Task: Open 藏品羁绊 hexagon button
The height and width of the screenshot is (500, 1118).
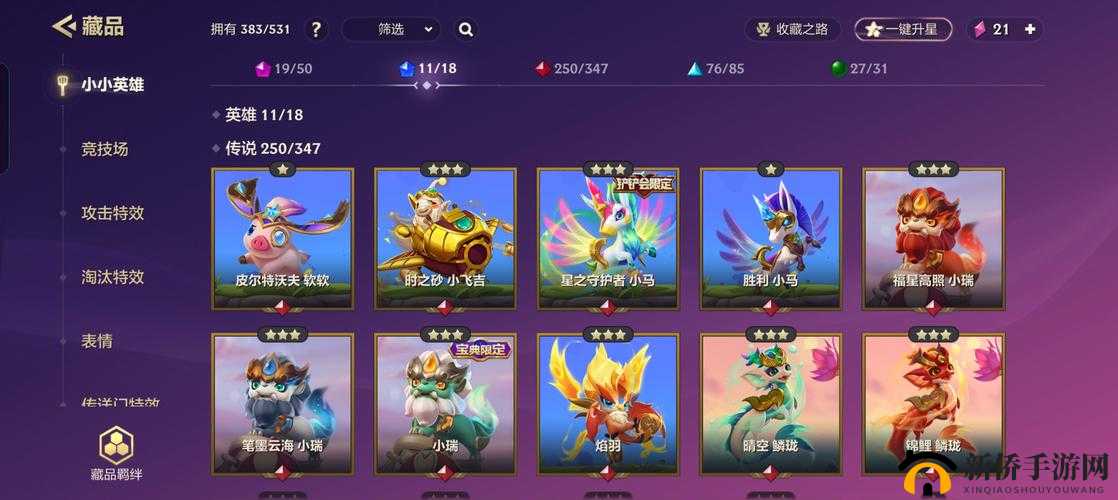Action: (x=117, y=454)
